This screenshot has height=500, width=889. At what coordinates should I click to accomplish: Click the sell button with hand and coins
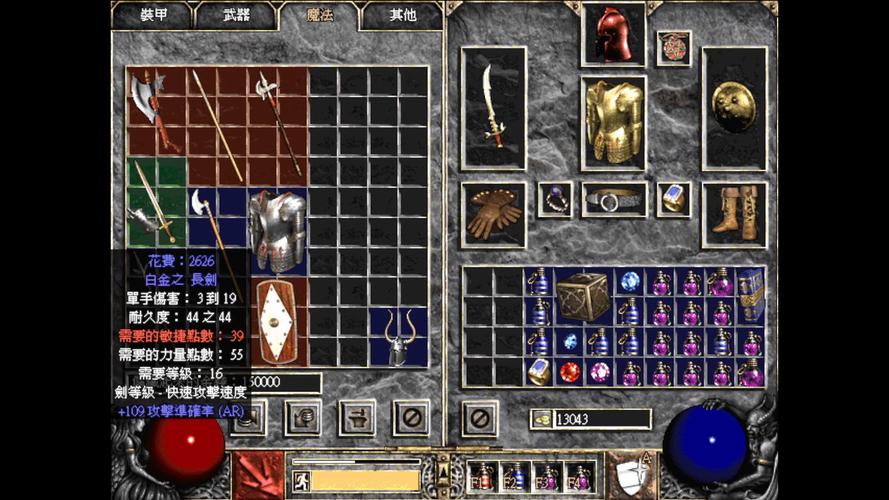(x=302, y=417)
